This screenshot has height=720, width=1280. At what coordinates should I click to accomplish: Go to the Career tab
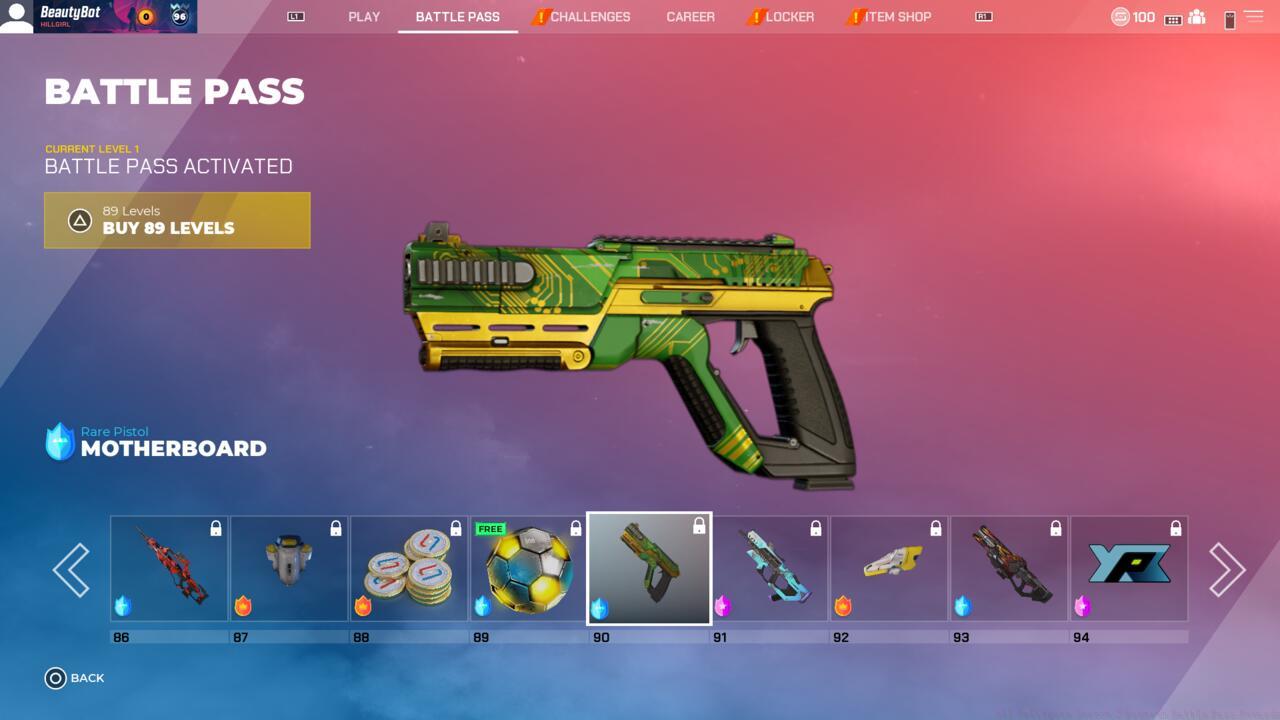click(x=691, y=17)
